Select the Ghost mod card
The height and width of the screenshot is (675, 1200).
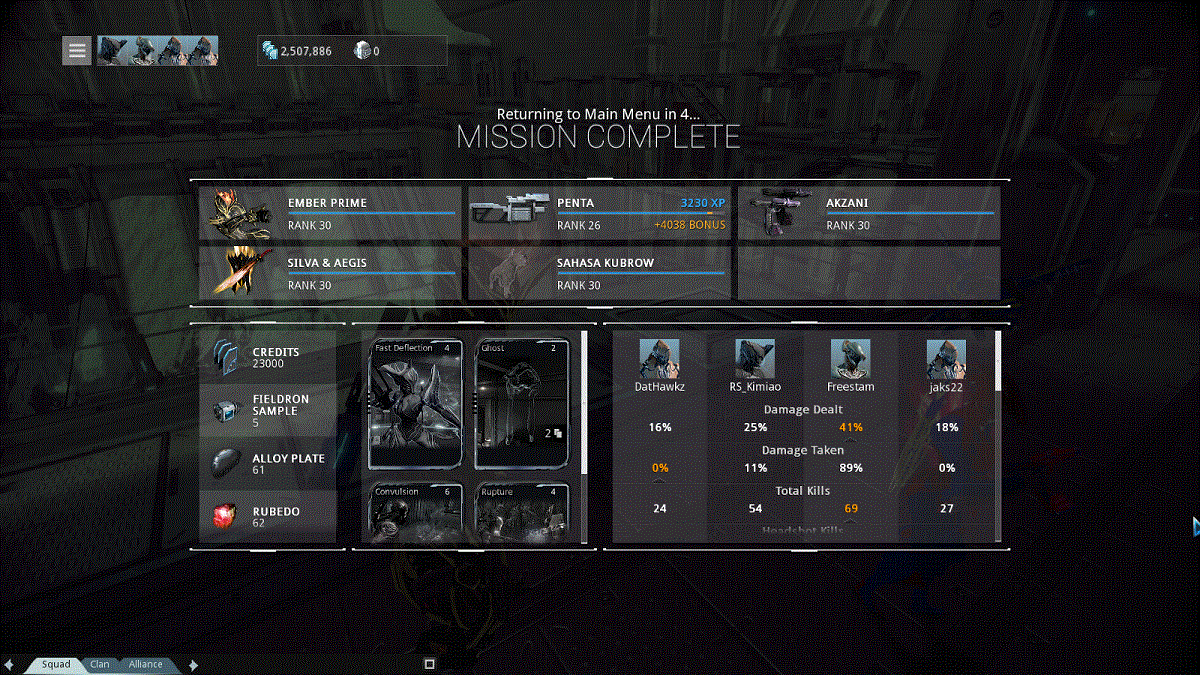522,404
